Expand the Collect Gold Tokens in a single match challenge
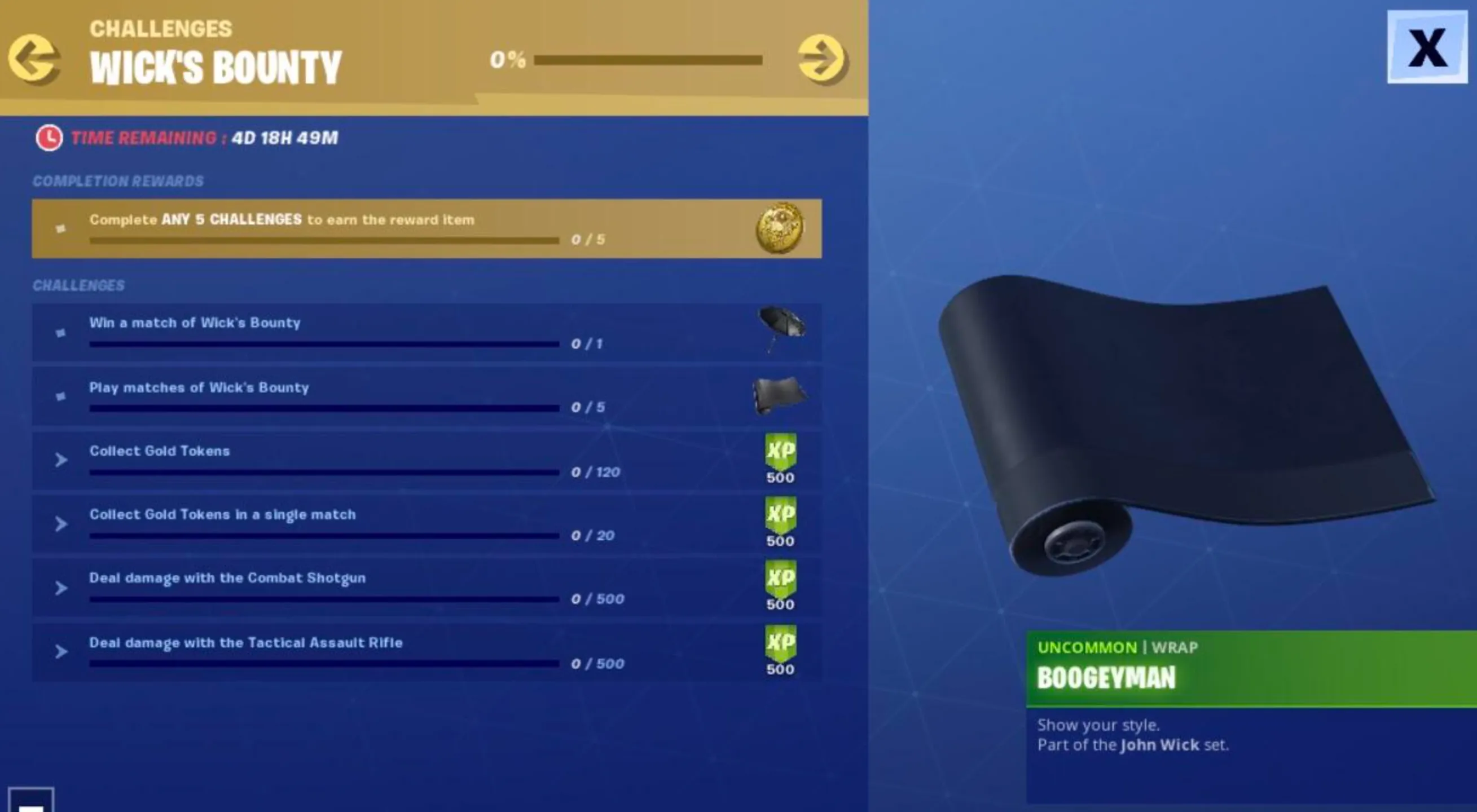1477x812 pixels. coord(61,523)
